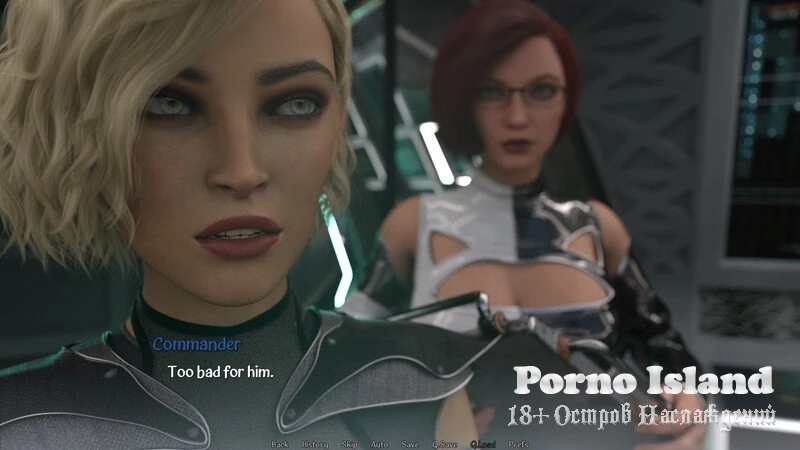Screen dimensions: 800x450
Task: Activate the Skip button
Action: [x=349, y=443]
